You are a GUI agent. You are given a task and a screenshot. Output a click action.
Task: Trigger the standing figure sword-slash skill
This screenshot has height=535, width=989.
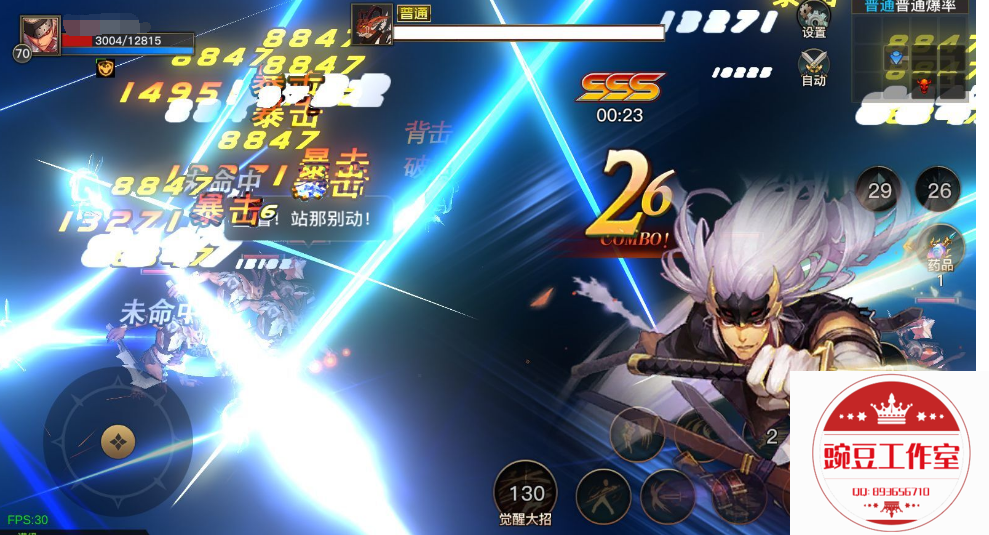coord(602,496)
